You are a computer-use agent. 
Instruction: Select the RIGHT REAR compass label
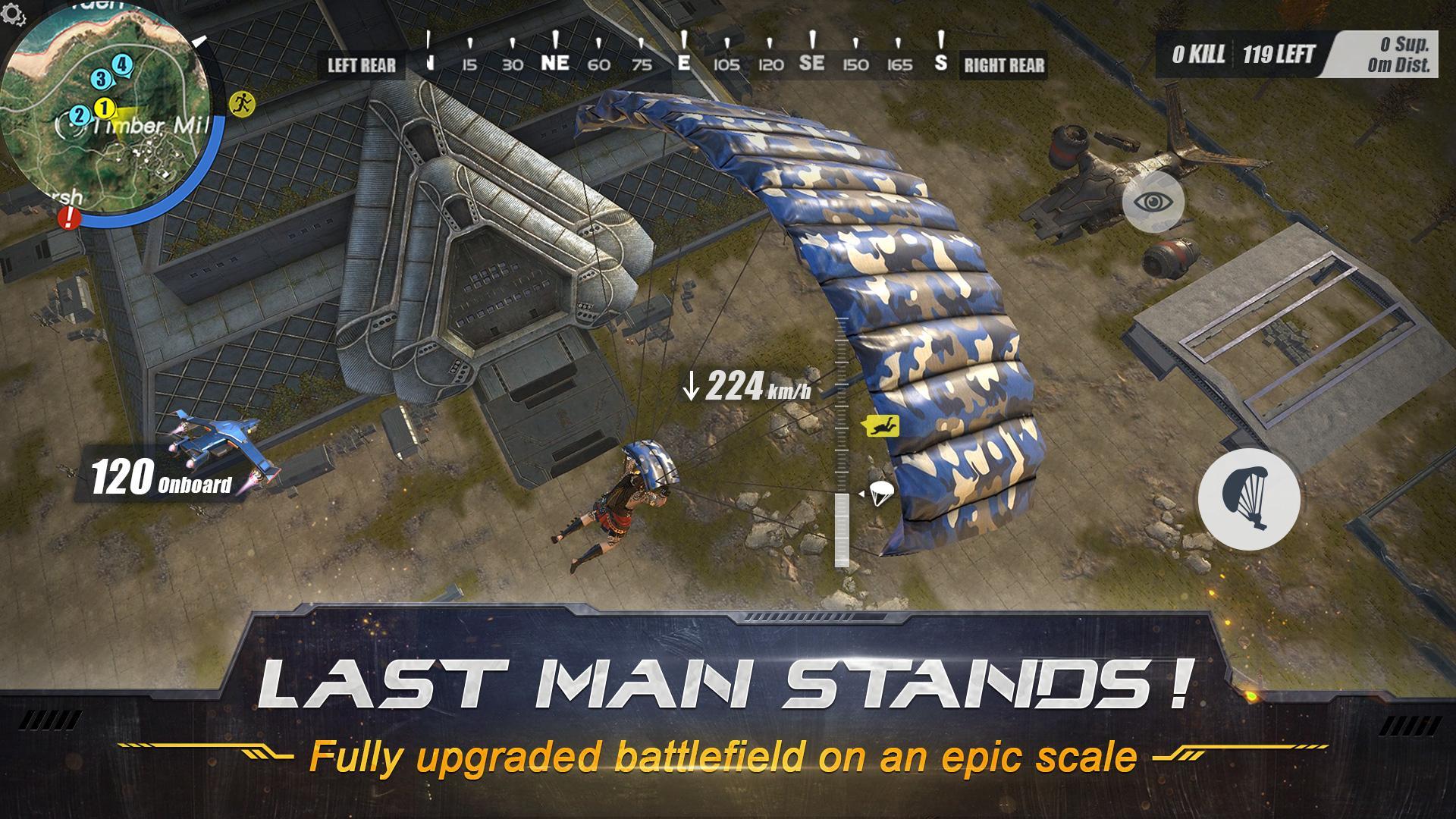point(1003,64)
